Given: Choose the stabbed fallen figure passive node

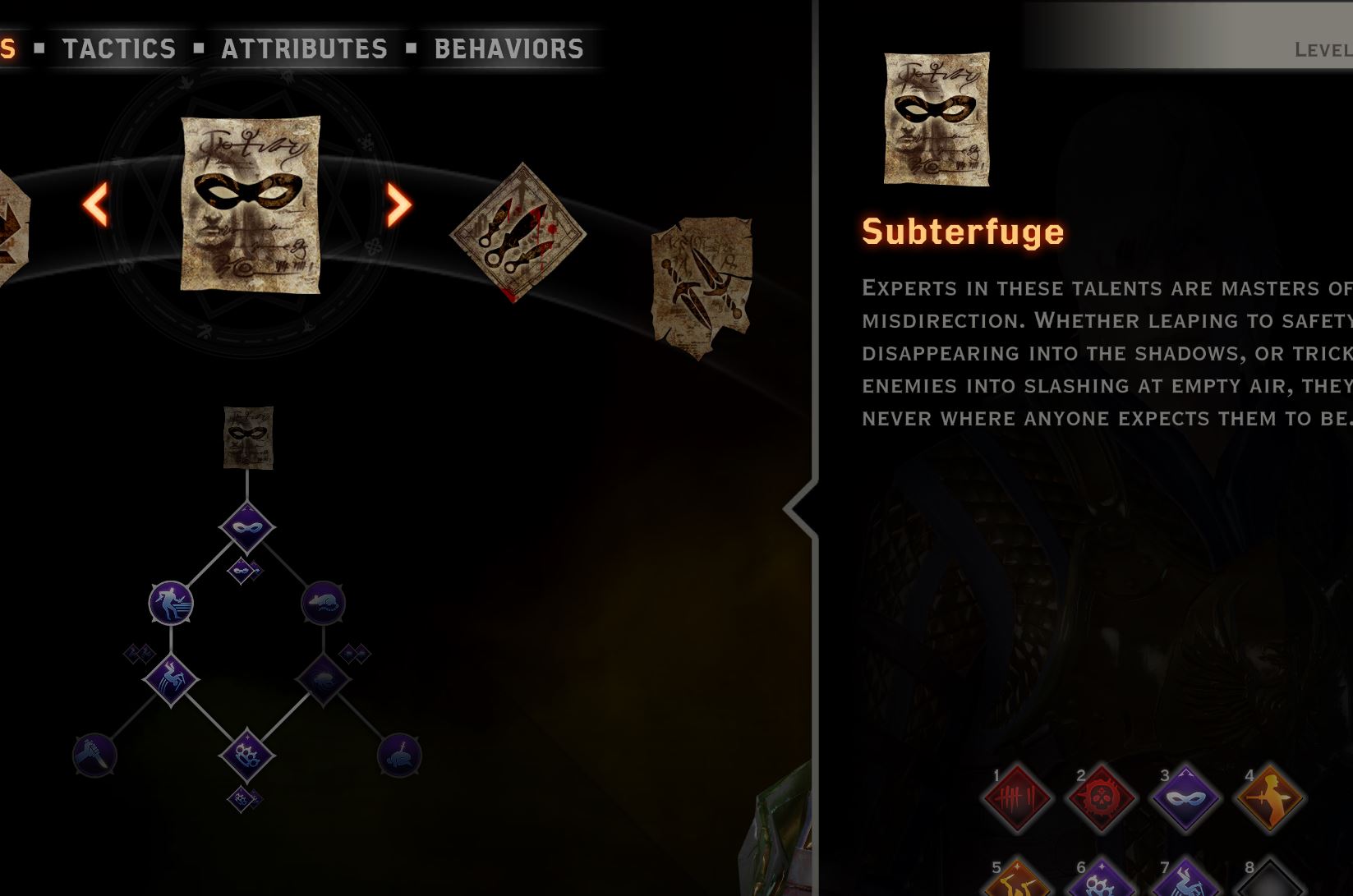Looking at the screenshot, I should point(399,756).
